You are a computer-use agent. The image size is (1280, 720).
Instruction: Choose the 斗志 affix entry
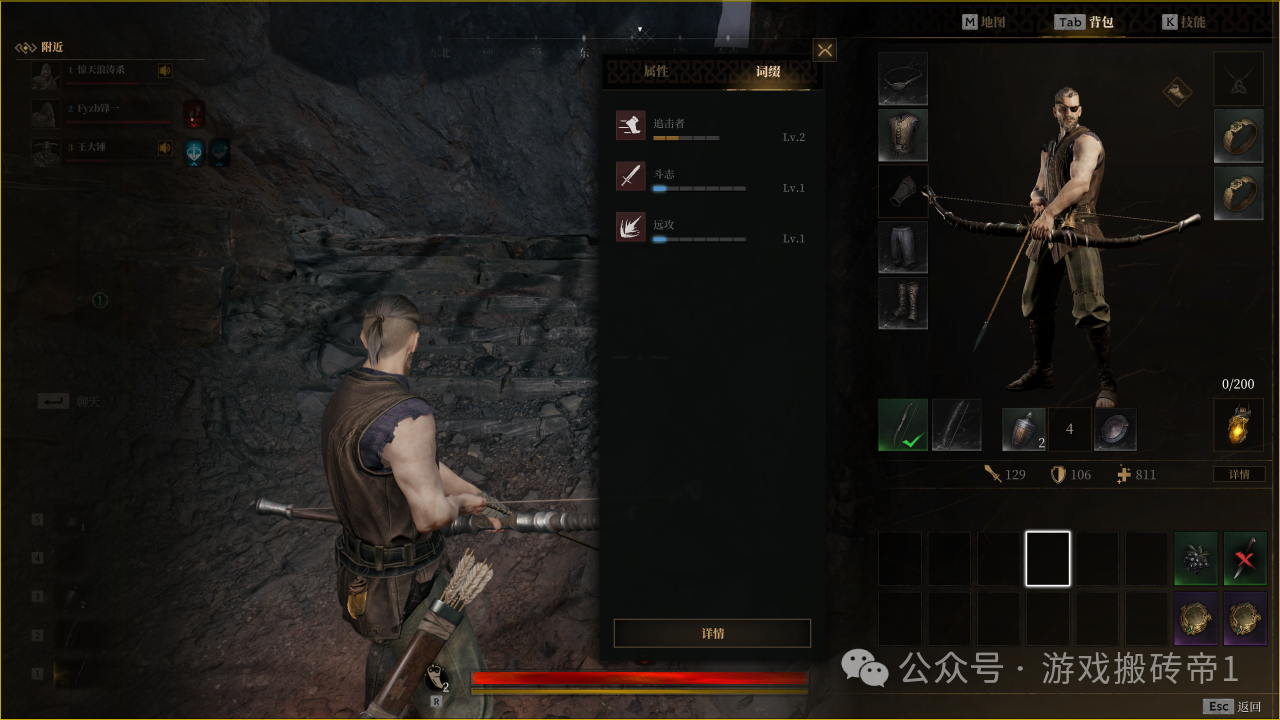click(x=711, y=178)
